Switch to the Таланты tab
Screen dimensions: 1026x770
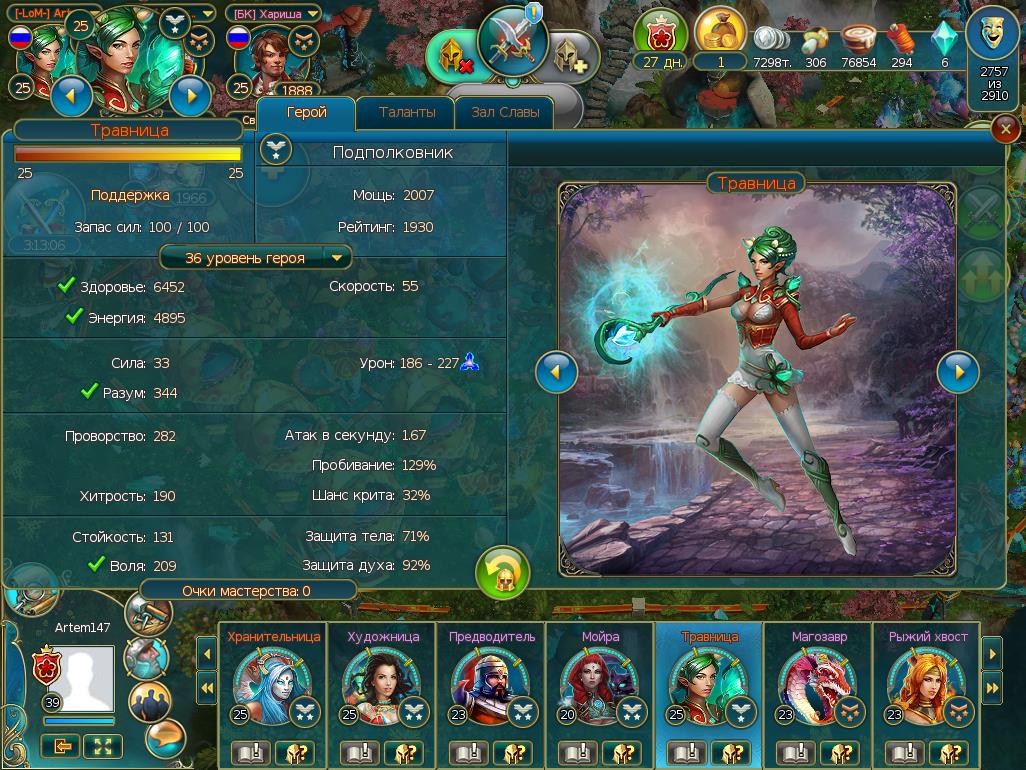[407, 113]
